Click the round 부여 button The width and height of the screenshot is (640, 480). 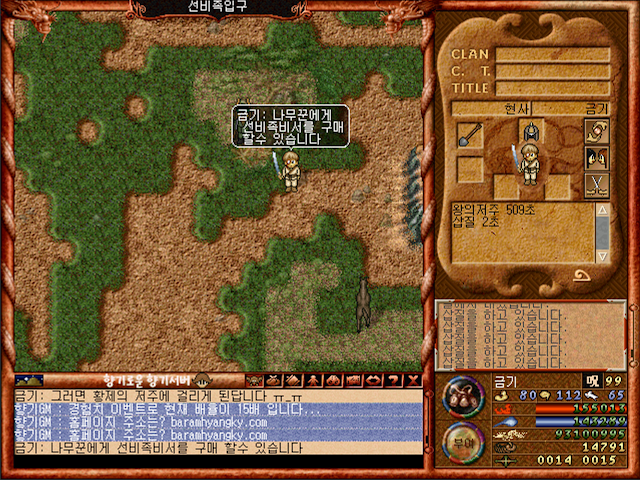(463, 441)
